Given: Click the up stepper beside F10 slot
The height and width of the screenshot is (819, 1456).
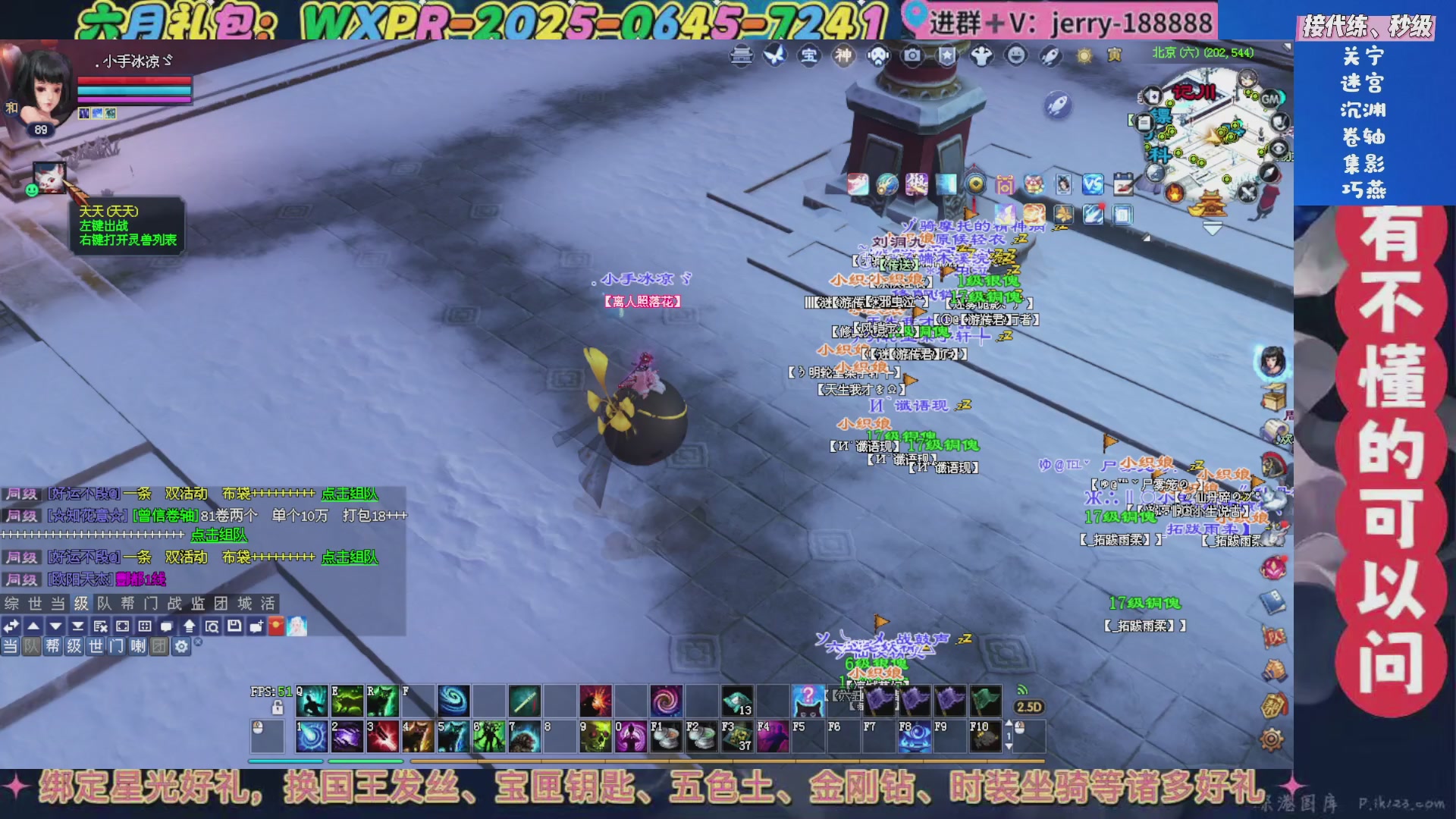Looking at the screenshot, I should pos(1009,723).
